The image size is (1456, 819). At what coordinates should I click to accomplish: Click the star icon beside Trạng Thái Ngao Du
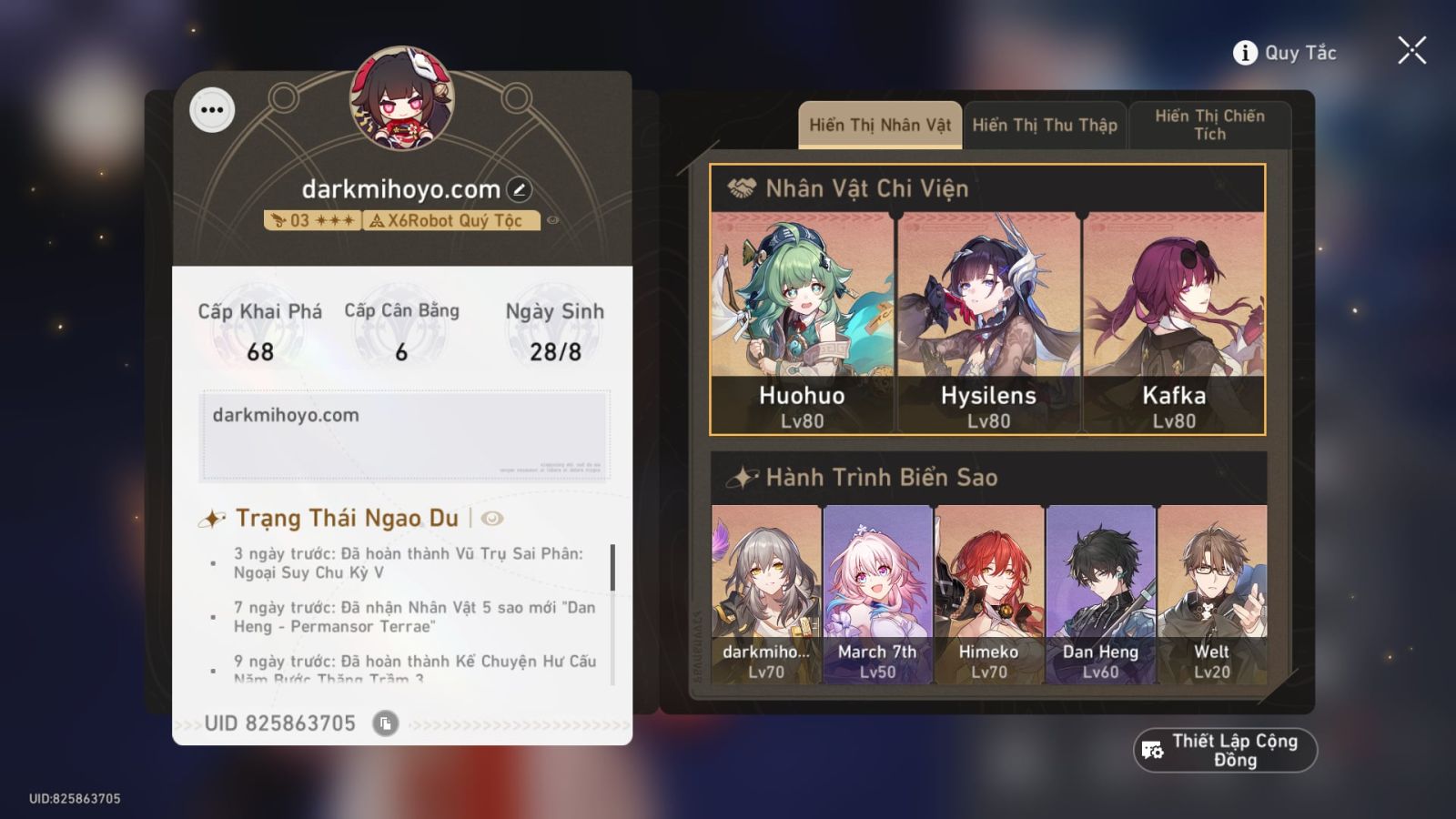(211, 519)
